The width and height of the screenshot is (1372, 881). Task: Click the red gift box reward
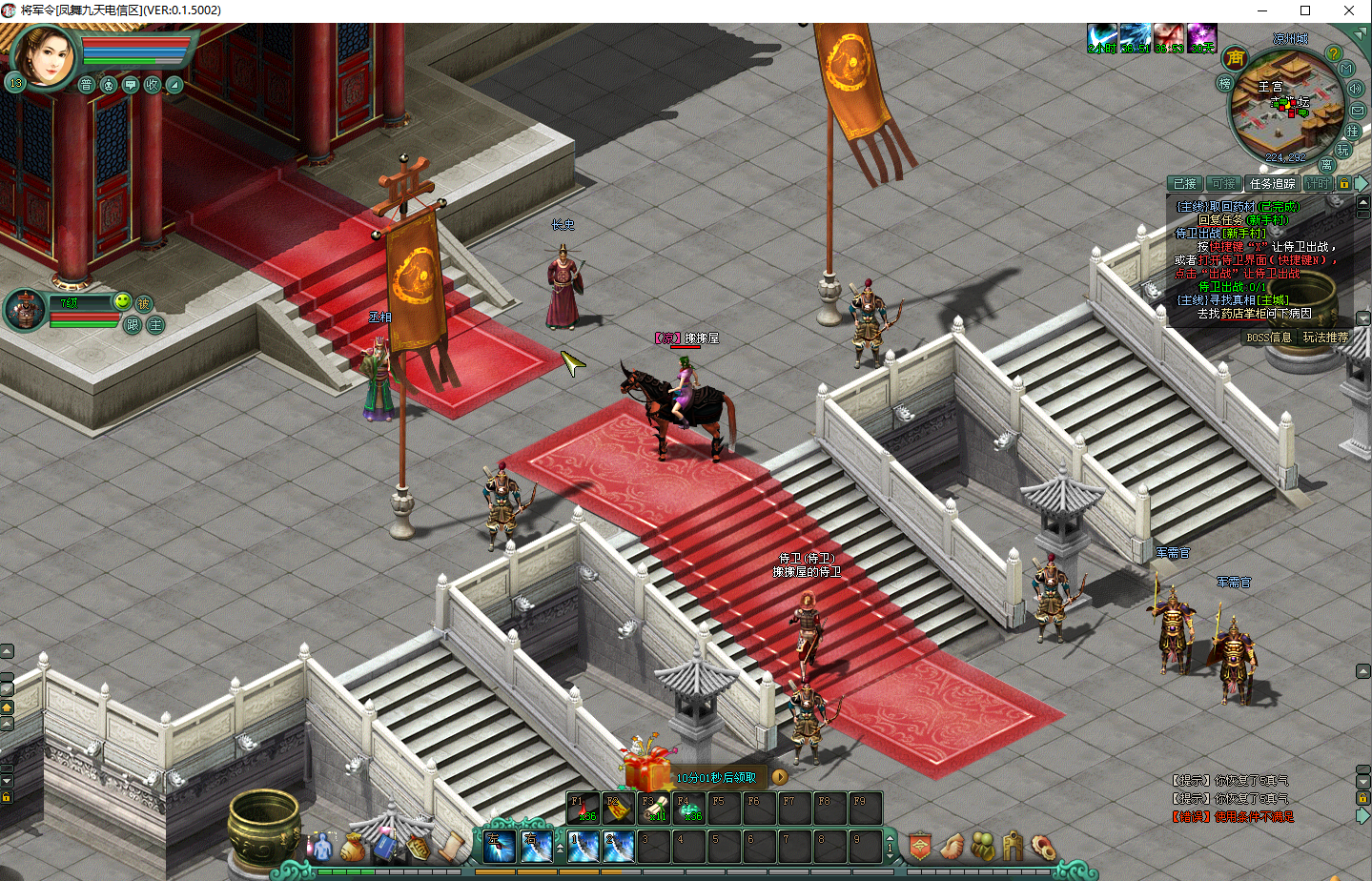647,768
